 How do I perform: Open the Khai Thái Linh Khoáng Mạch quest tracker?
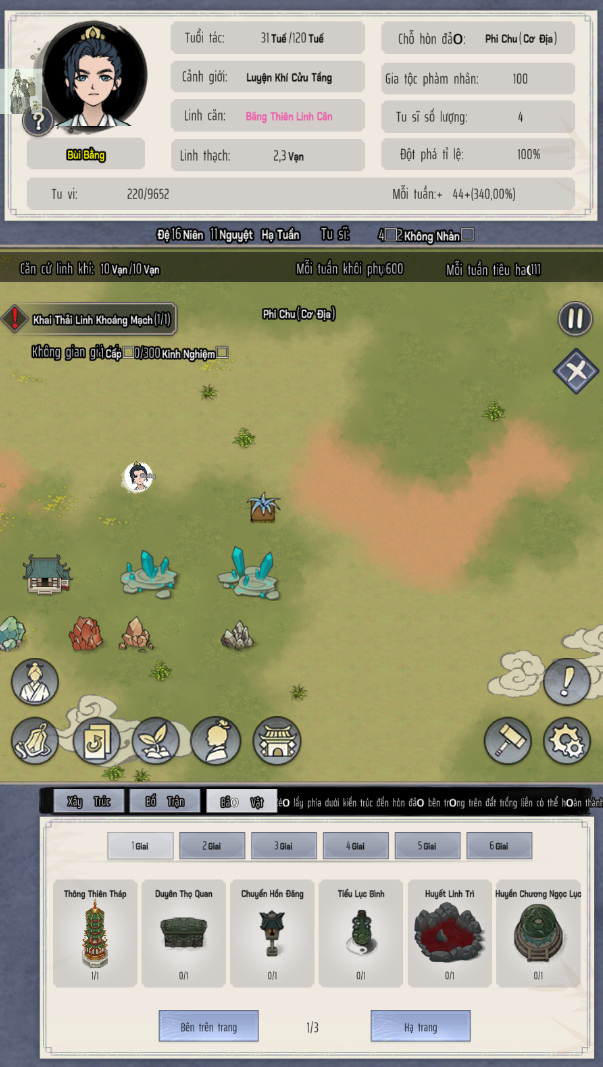coord(92,319)
